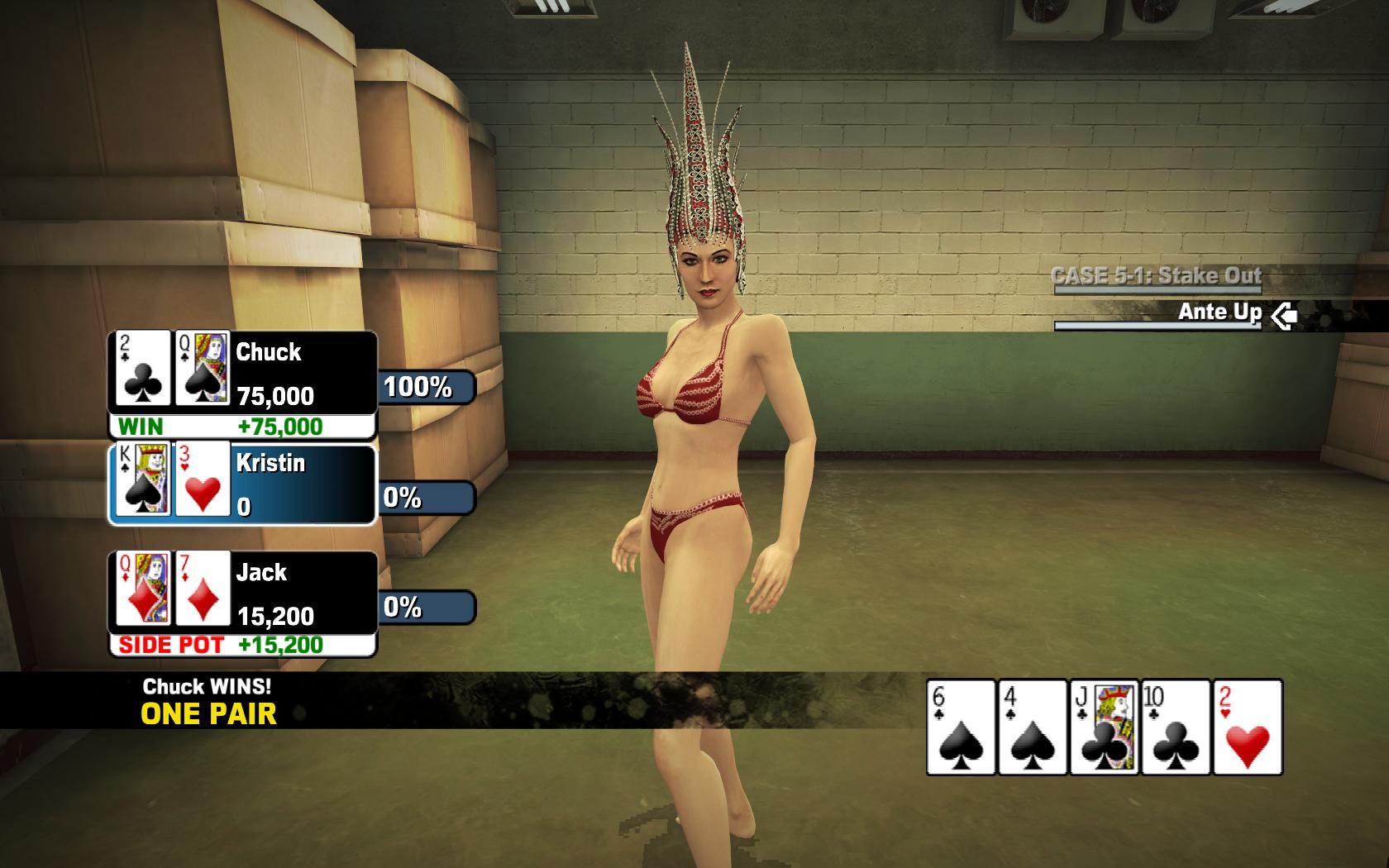Image resolution: width=1389 pixels, height=868 pixels.
Task: Choose Kristin's king of spades hole card
Action: [x=142, y=479]
